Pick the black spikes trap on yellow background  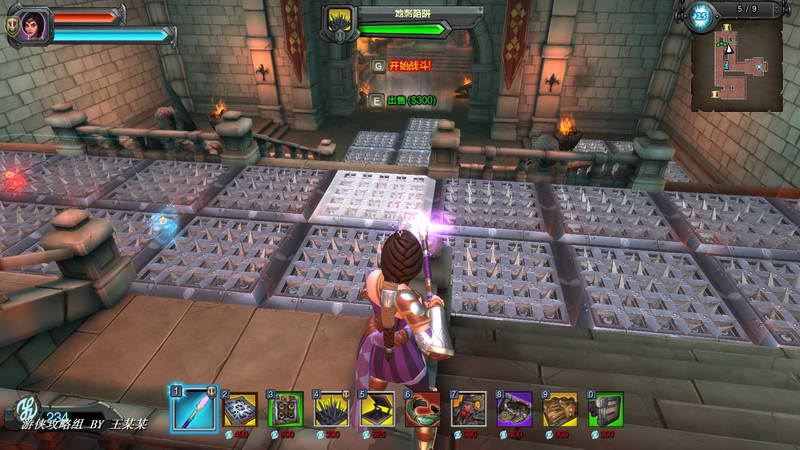coord(331,409)
